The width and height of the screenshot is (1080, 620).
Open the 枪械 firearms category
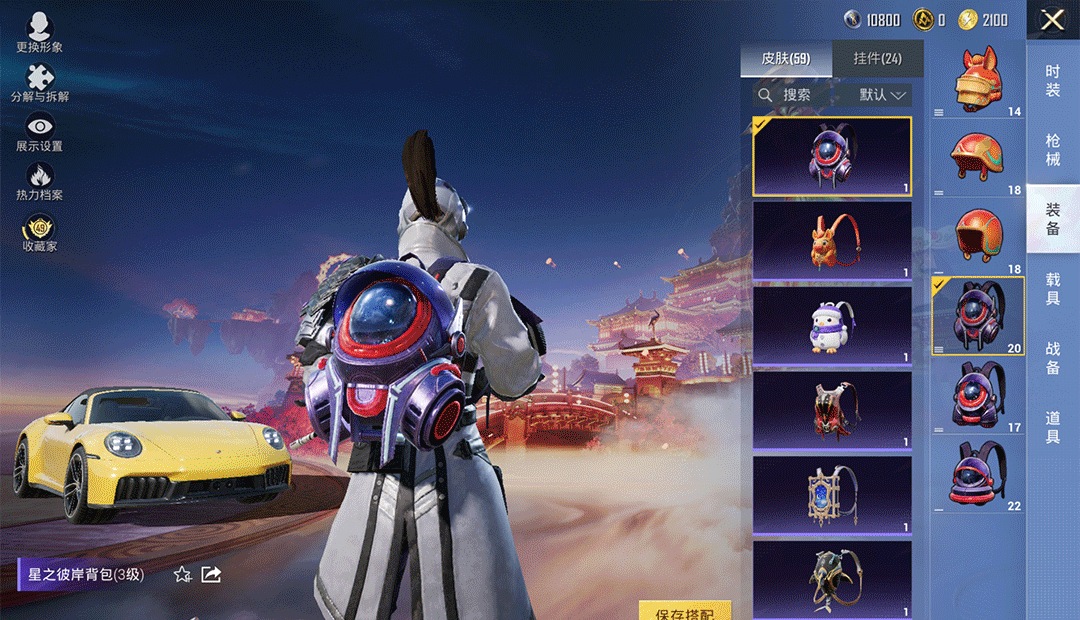1053,150
